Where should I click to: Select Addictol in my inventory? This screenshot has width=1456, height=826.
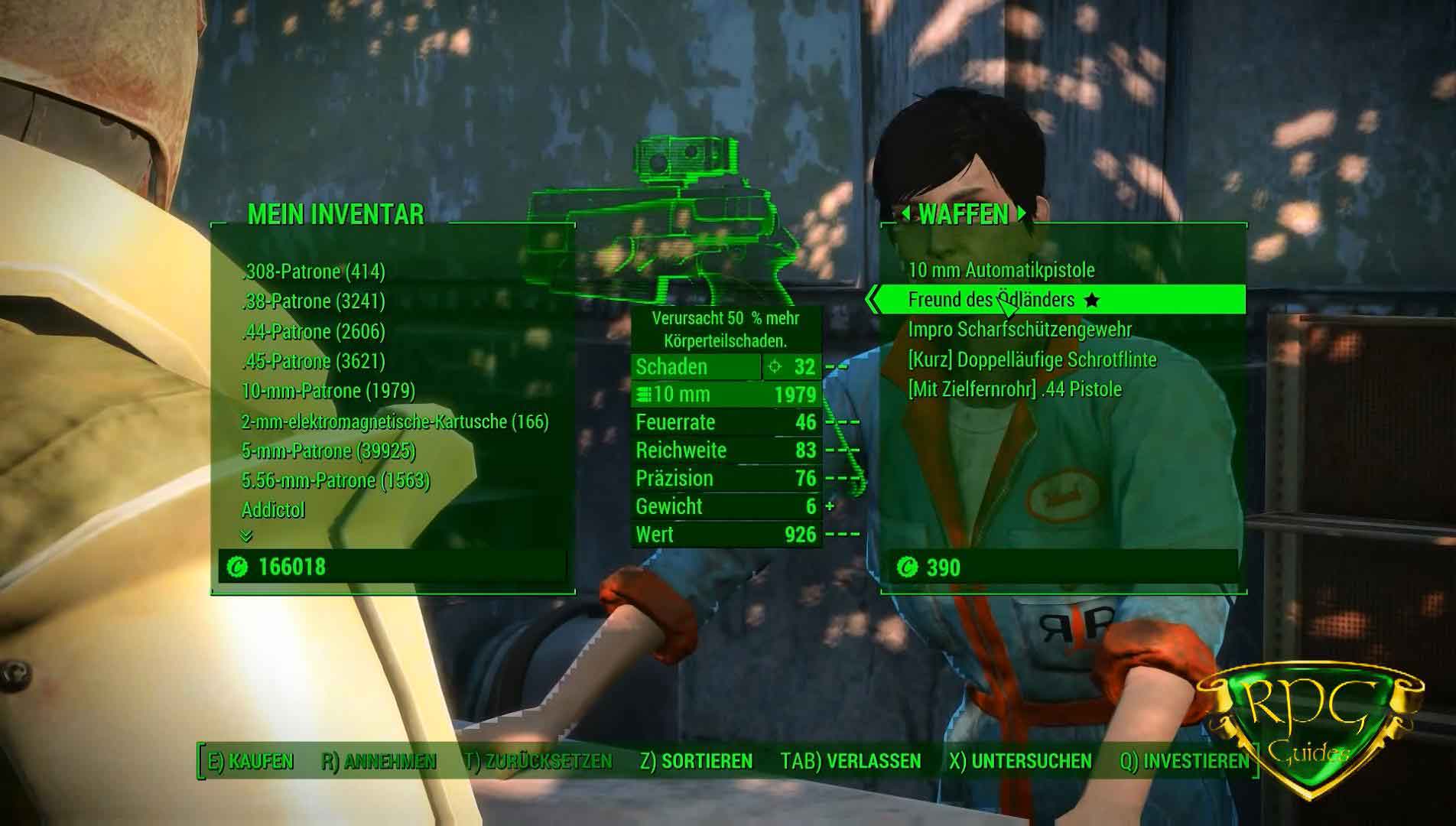[273, 510]
